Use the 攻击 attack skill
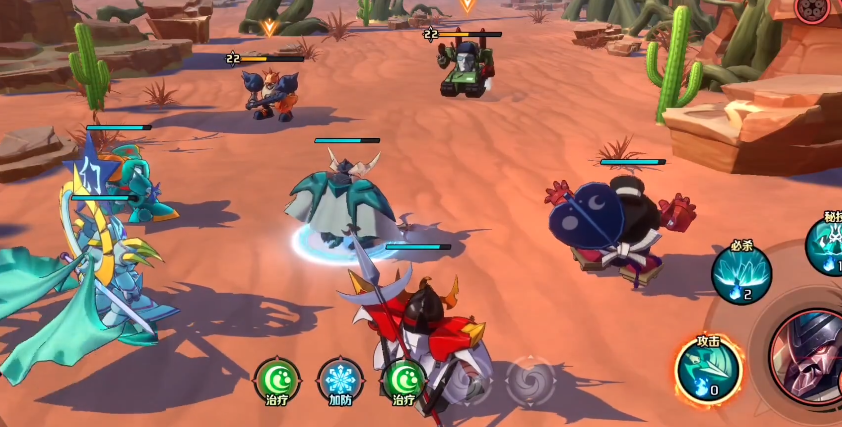 707,367
